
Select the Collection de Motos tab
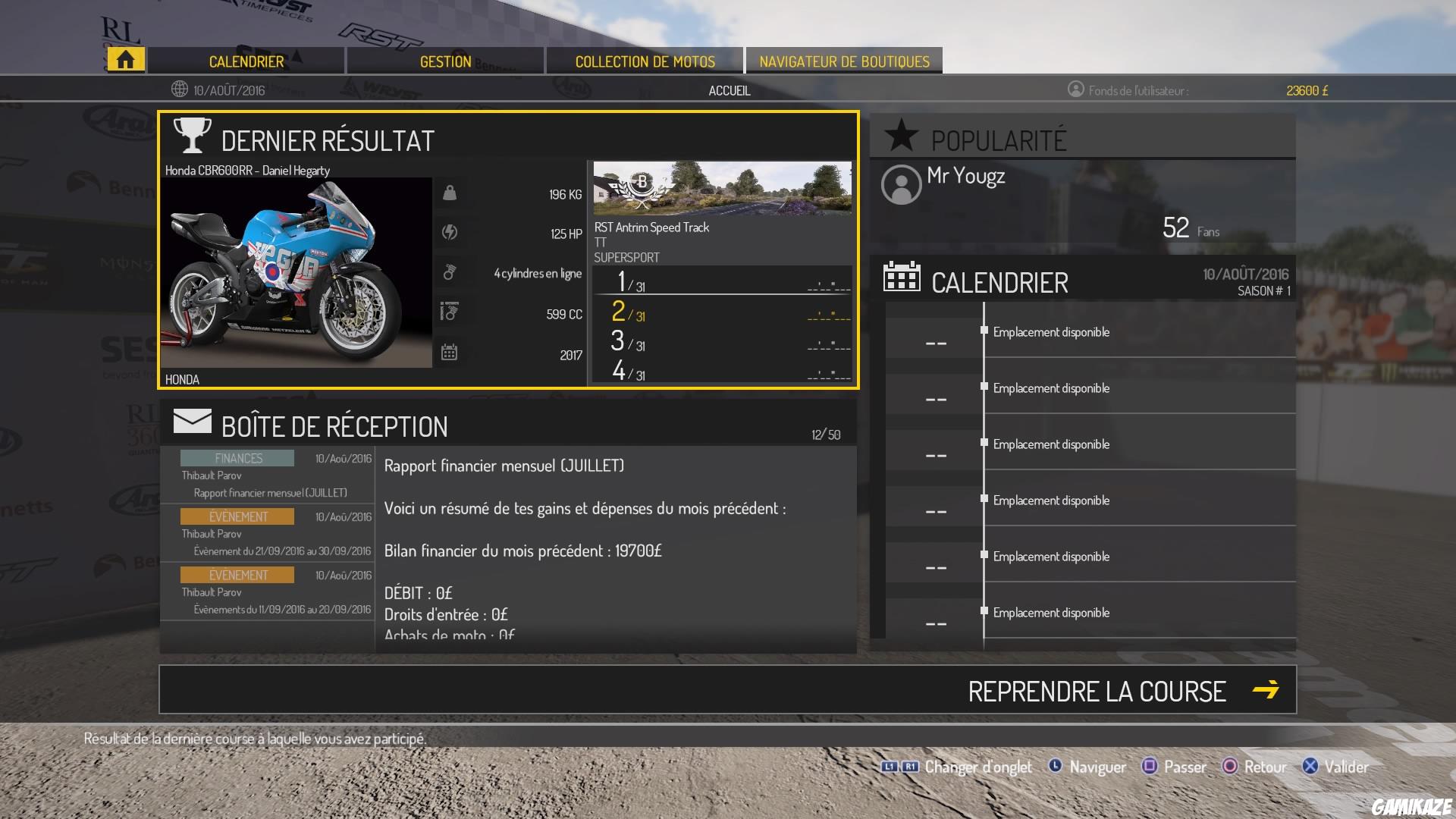pyautogui.click(x=645, y=61)
